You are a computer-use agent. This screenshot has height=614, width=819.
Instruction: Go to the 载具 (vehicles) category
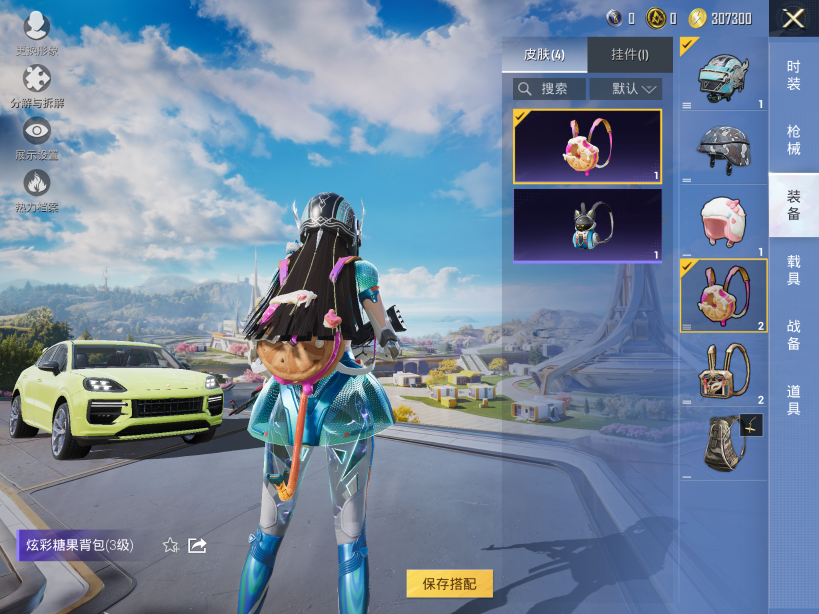pyautogui.click(x=793, y=270)
